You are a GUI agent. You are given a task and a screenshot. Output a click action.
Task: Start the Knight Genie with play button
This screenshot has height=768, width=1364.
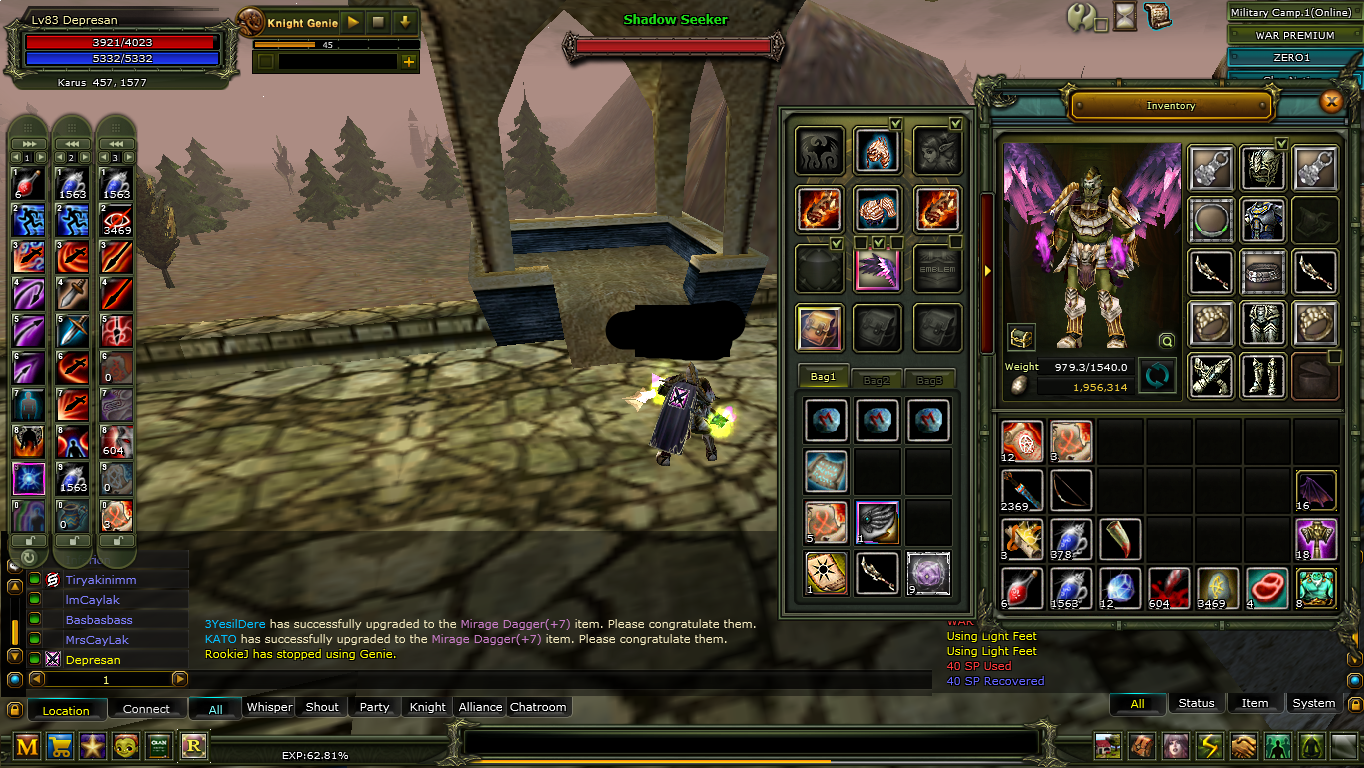[353, 22]
